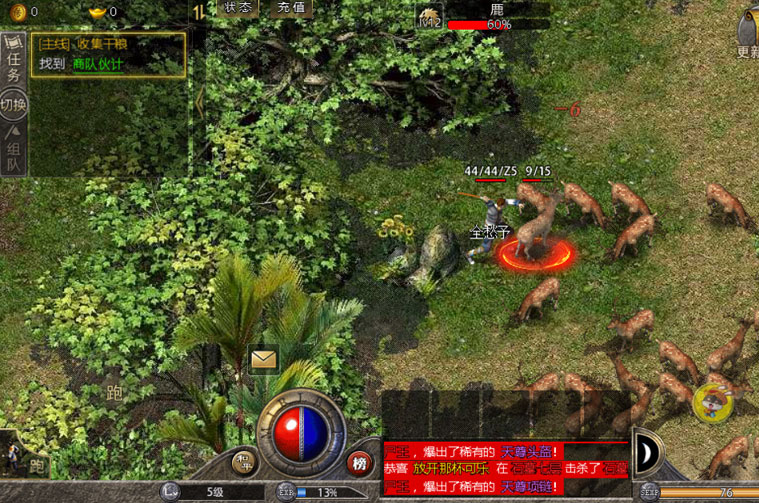Follow the 商队伙计 quest link
759x503 pixels.
pyautogui.click(x=98, y=63)
